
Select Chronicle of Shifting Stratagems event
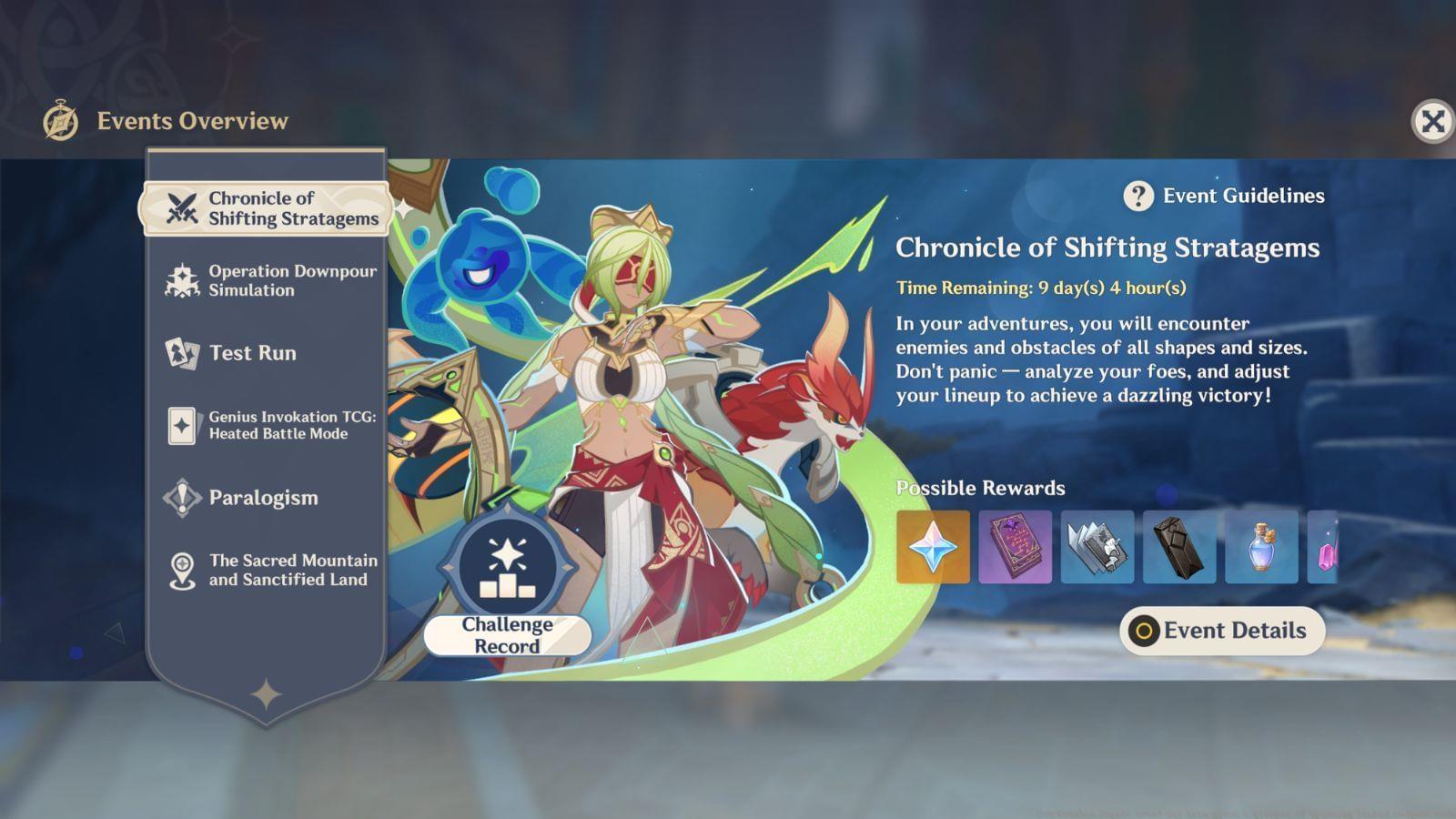click(x=267, y=208)
